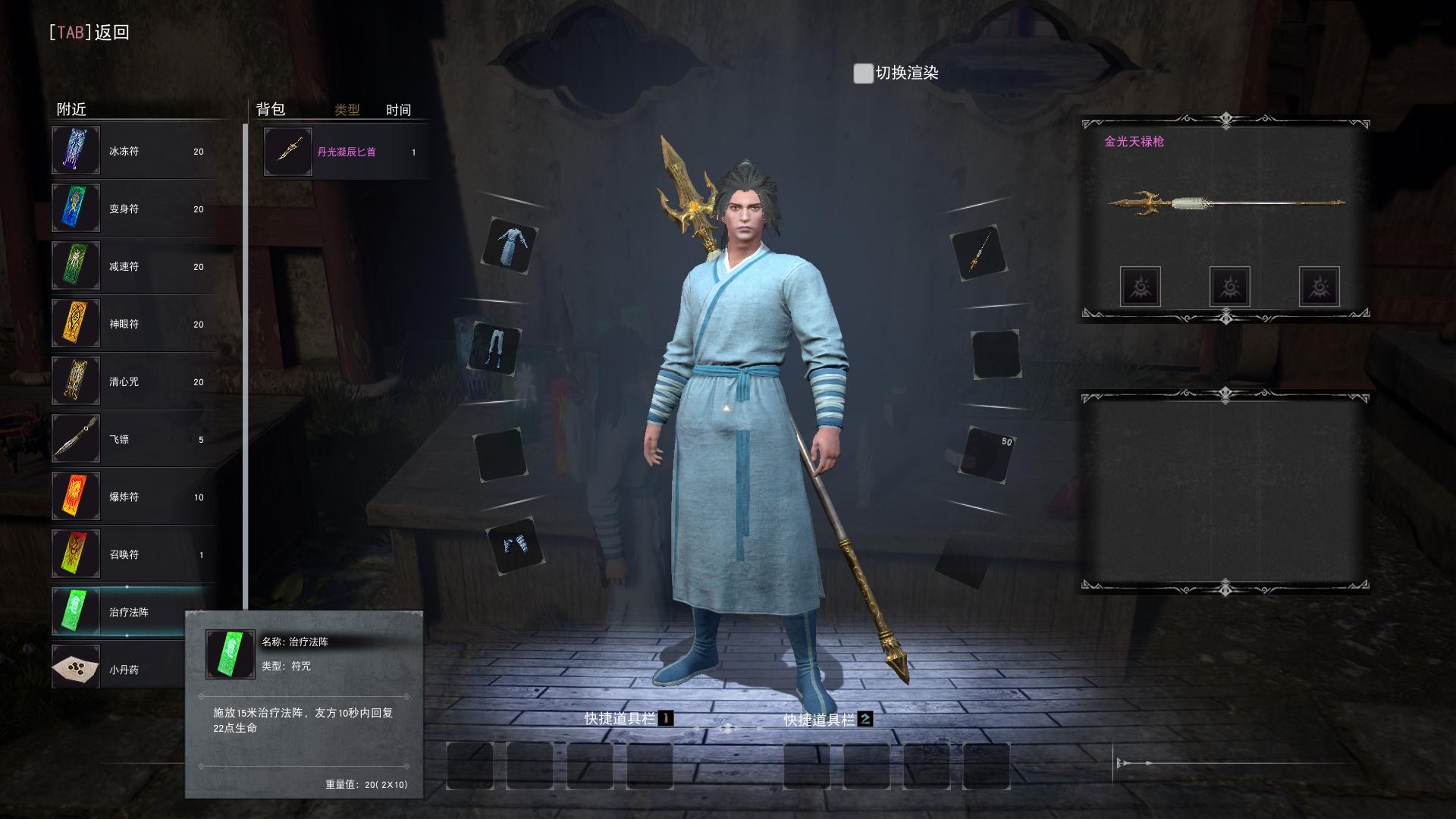Select the equipped trousers slot
1456x819 pixels.
pyautogui.click(x=497, y=349)
